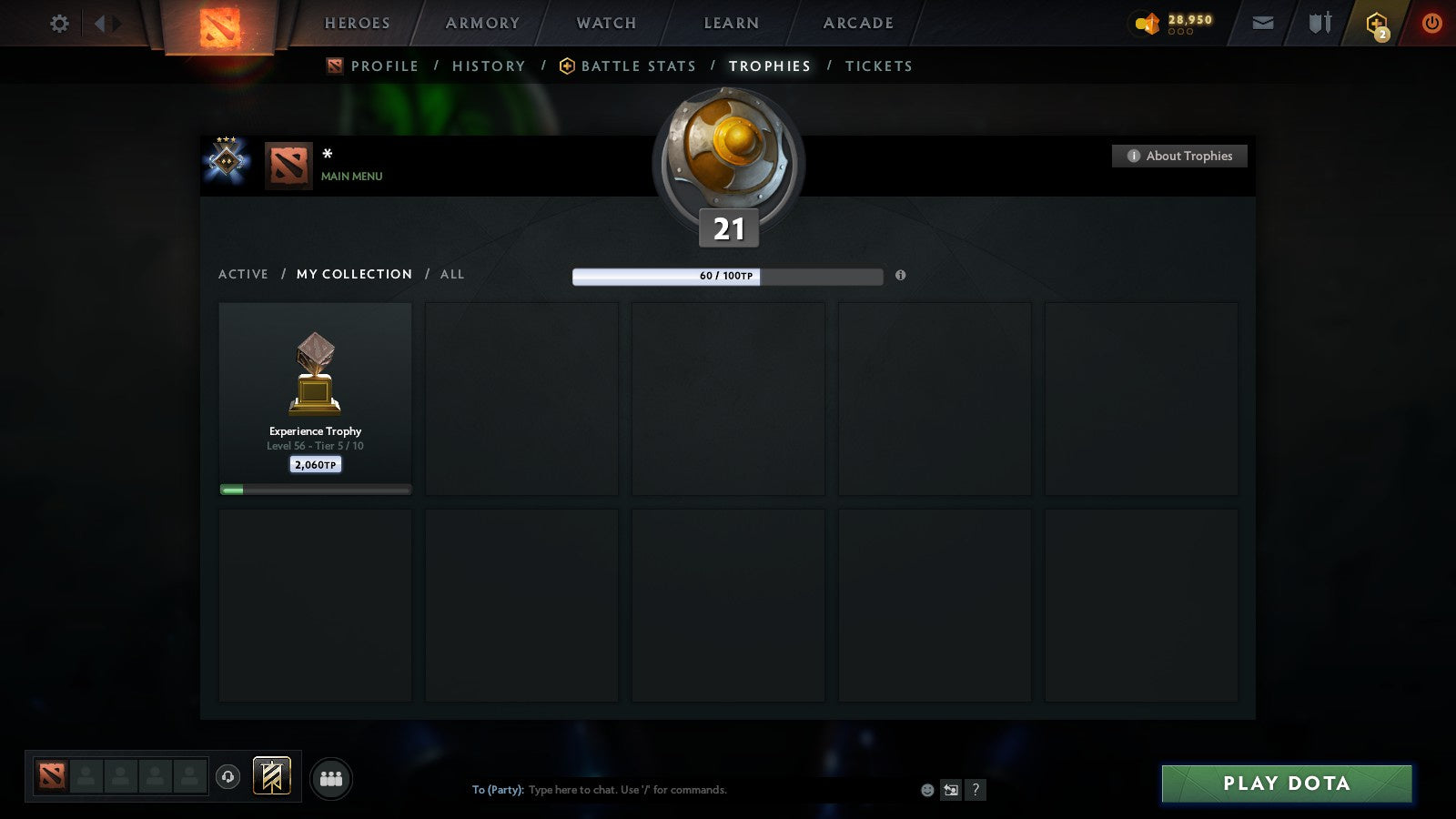Switch to the ALL trophies filter
The height and width of the screenshot is (819, 1456).
tap(452, 274)
